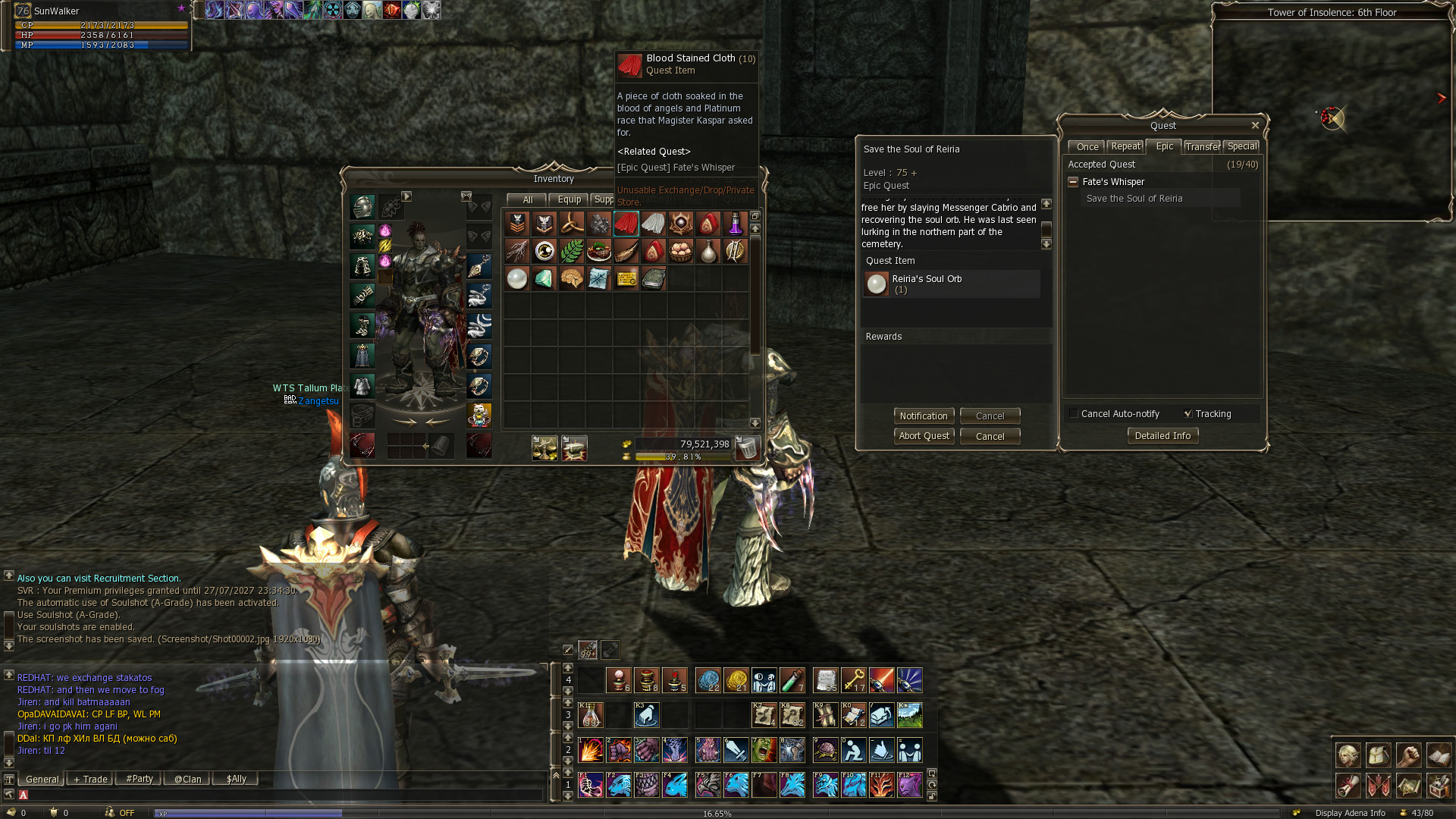Switch chat to the +Trade tab
This screenshot has width=1456, height=819.
coord(90,780)
